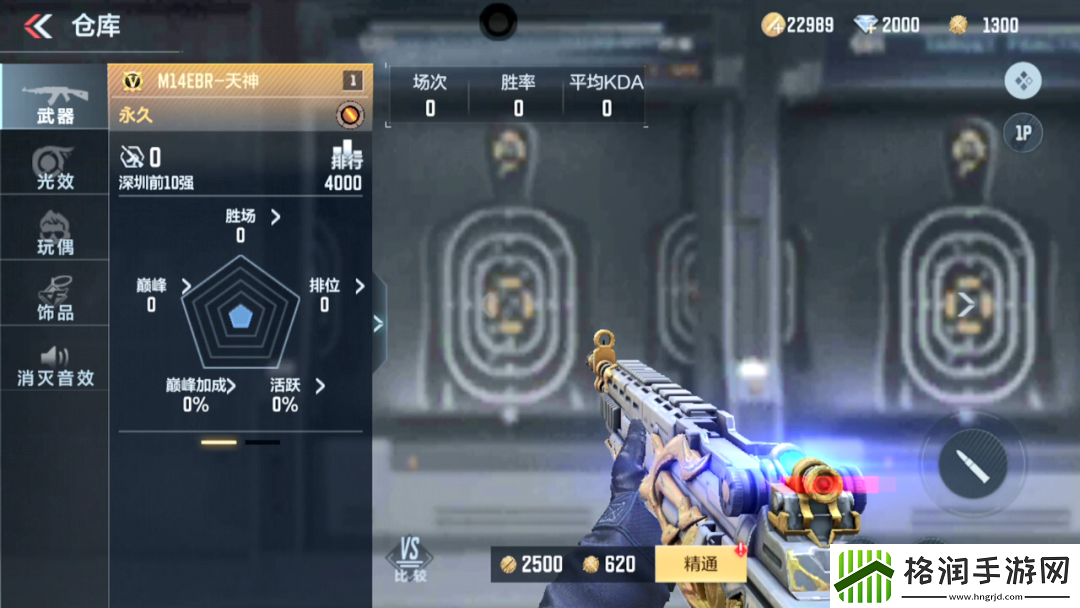Open the 消灭音效 category
Viewport: 1080px width, 608px height.
pyautogui.click(x=54, y=366)
